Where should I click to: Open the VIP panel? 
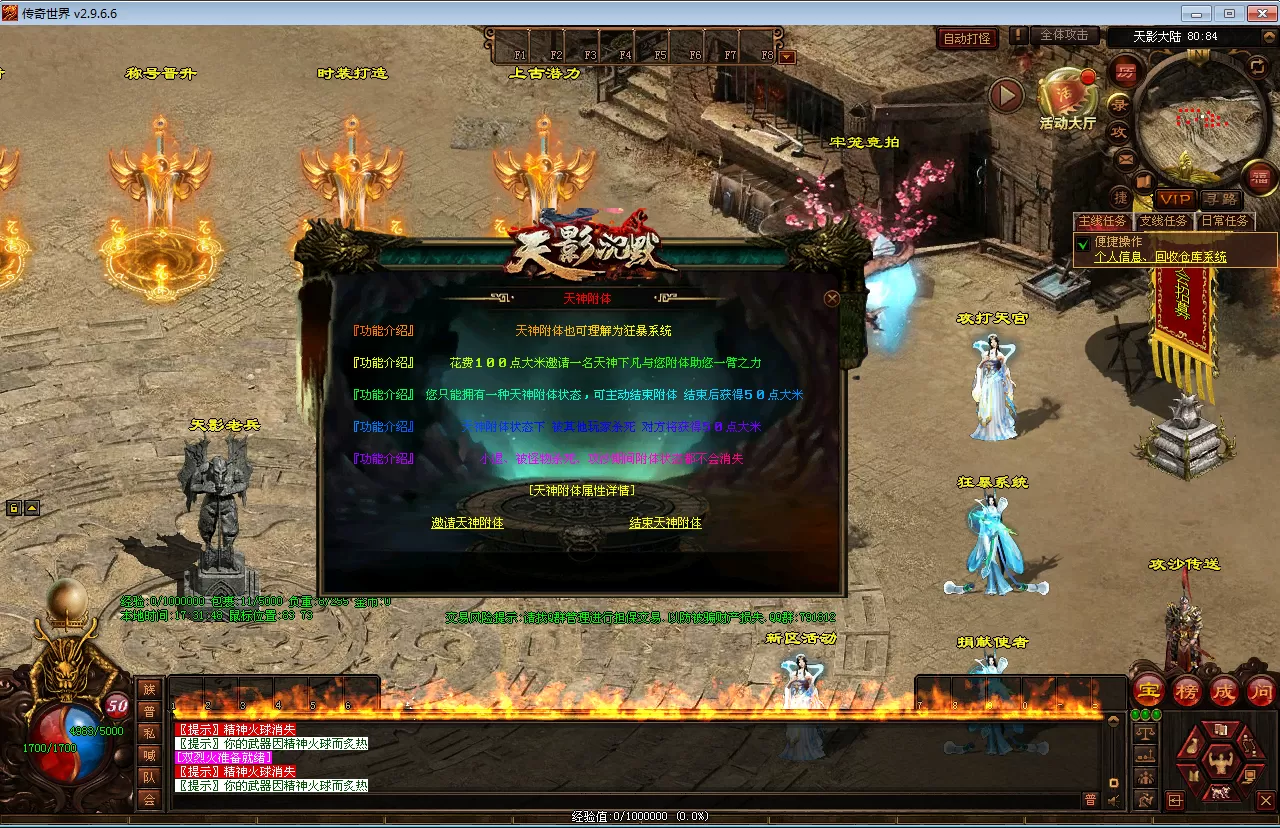[x=1175, y=199]
